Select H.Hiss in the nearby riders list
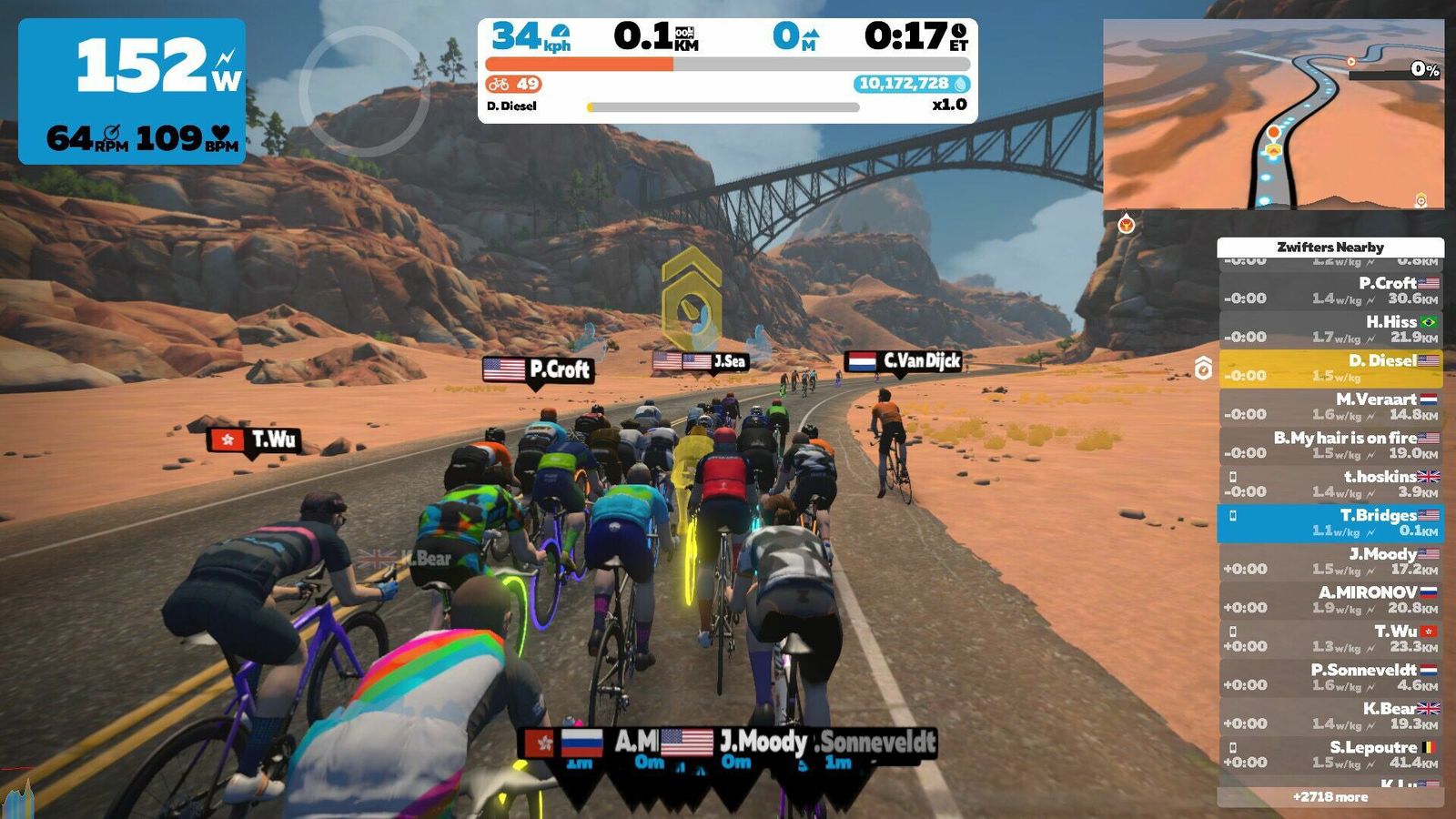The height and width of the screenshot is (819, 1456). pos(1330,329)
